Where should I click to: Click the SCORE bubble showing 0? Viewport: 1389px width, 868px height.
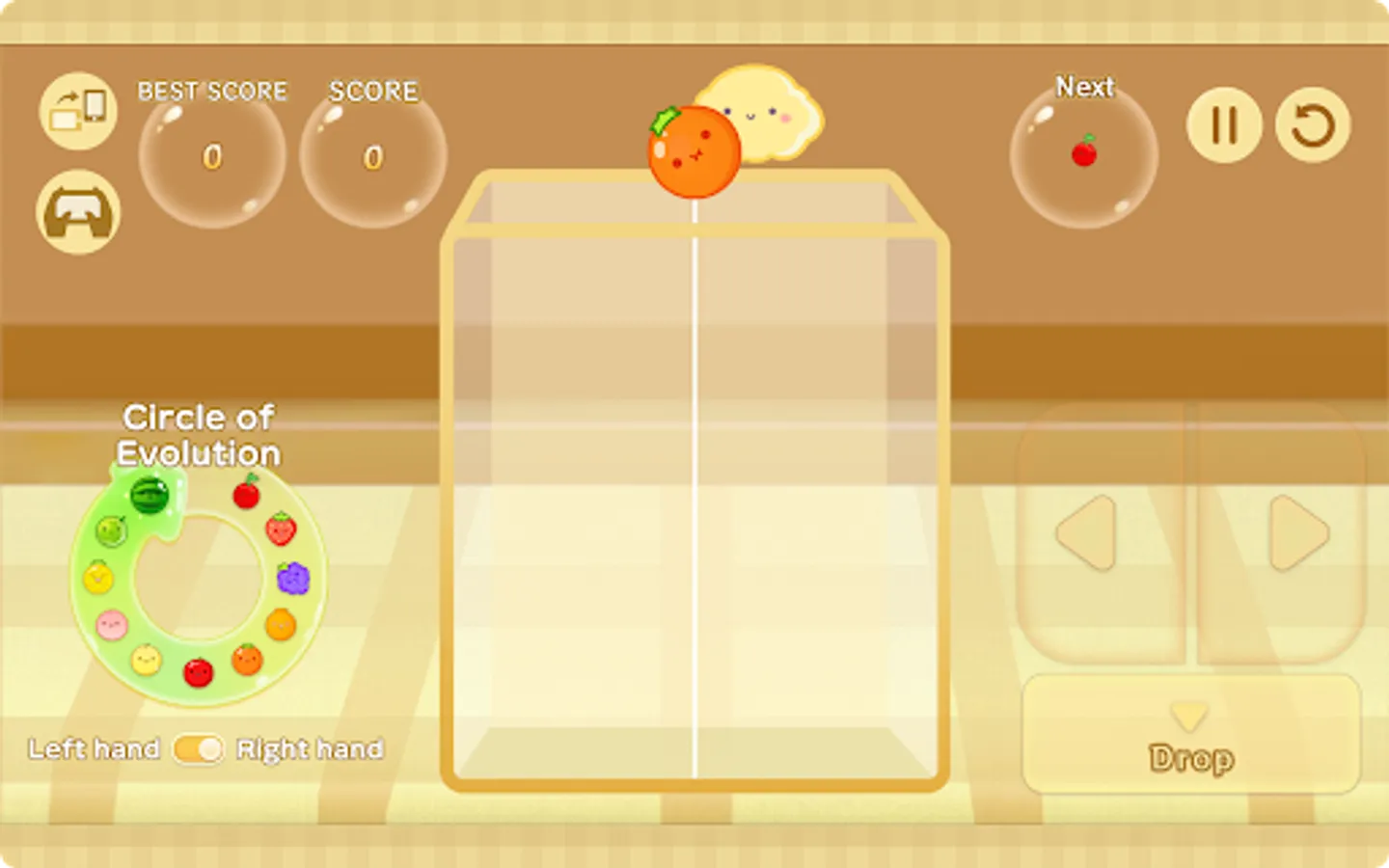(x=373, y=157)
